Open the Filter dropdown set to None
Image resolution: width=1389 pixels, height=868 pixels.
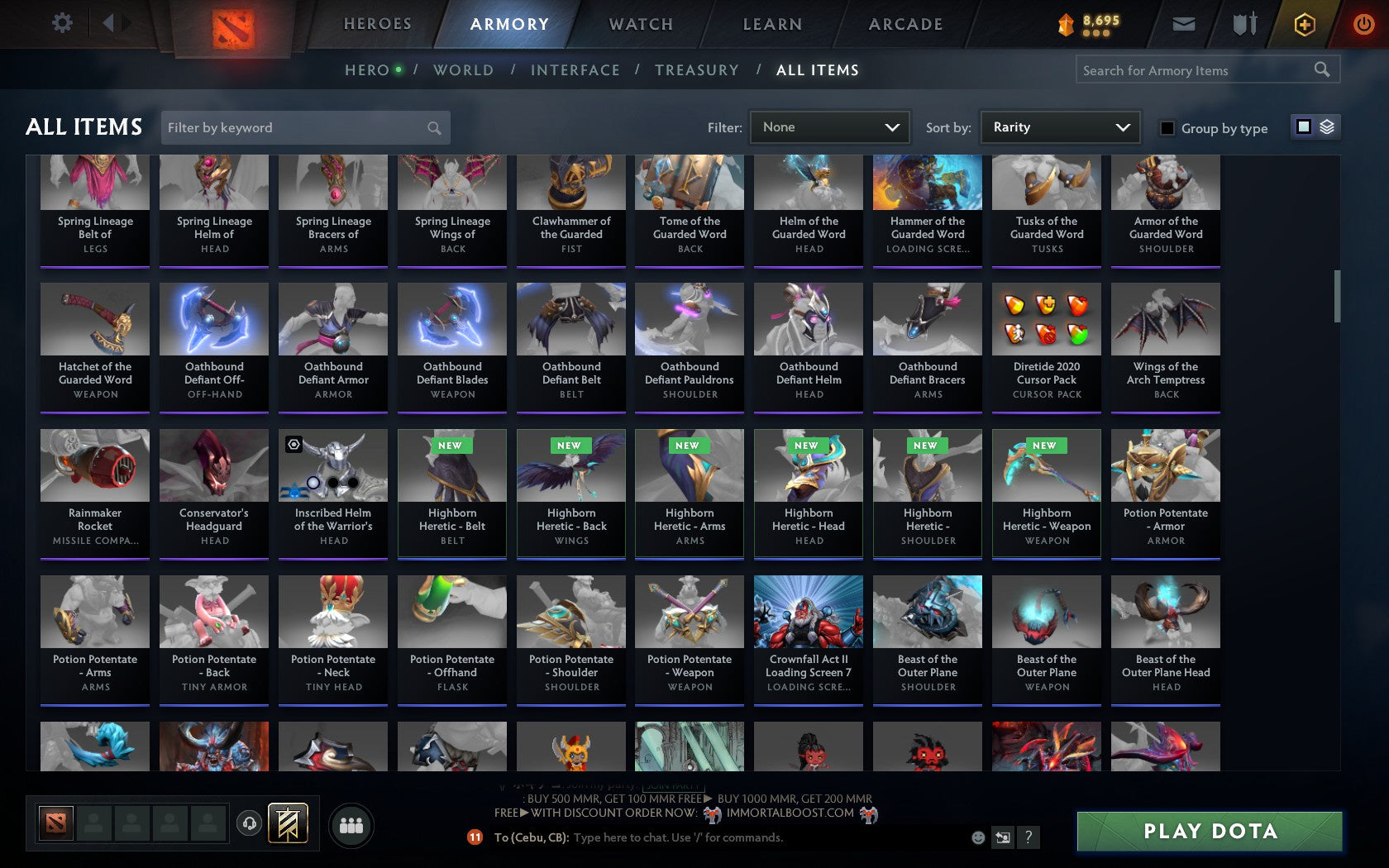click(x=829, y=126)
